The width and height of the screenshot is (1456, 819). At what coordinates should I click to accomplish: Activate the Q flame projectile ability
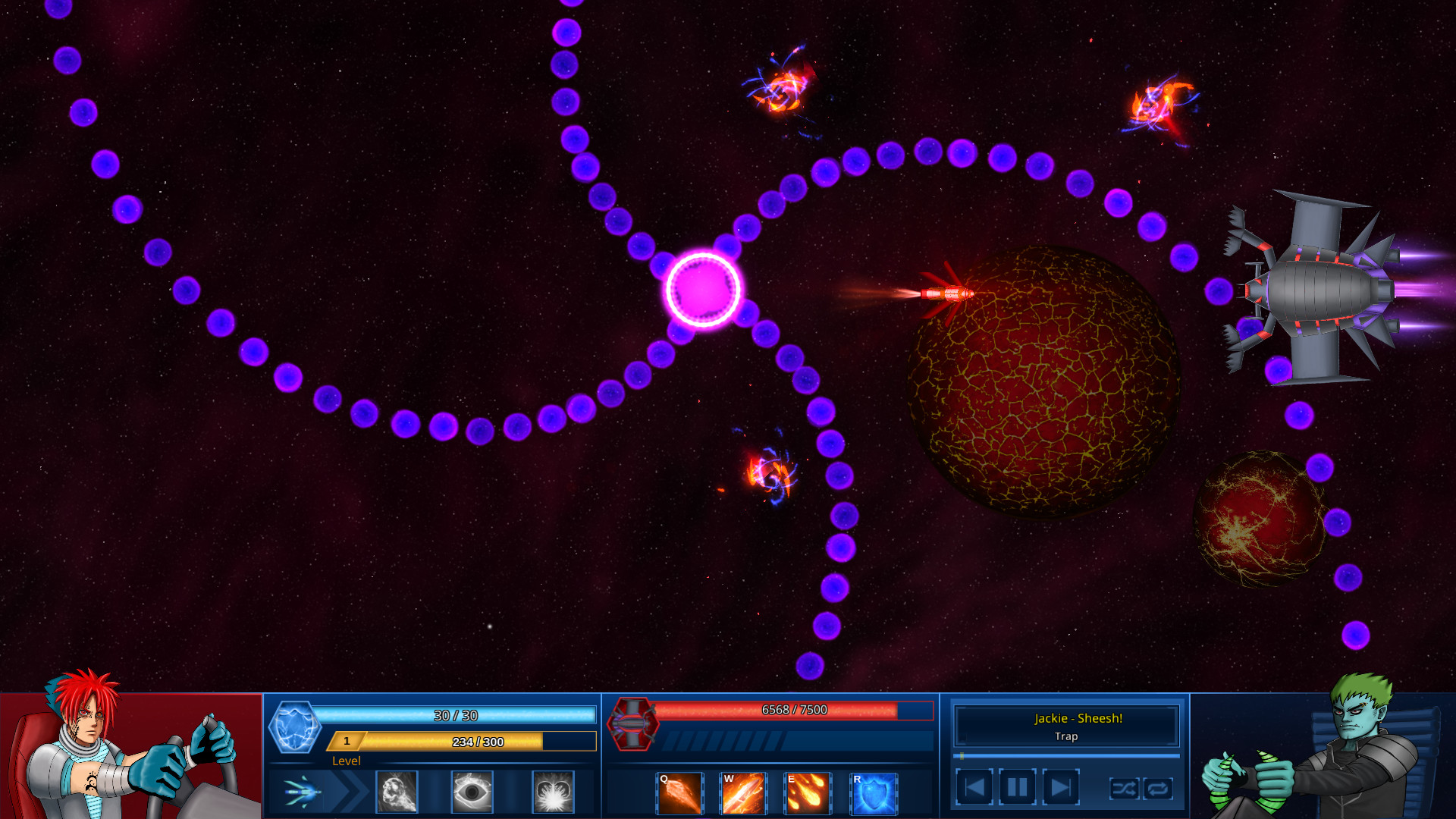click(x=679, y=793)
